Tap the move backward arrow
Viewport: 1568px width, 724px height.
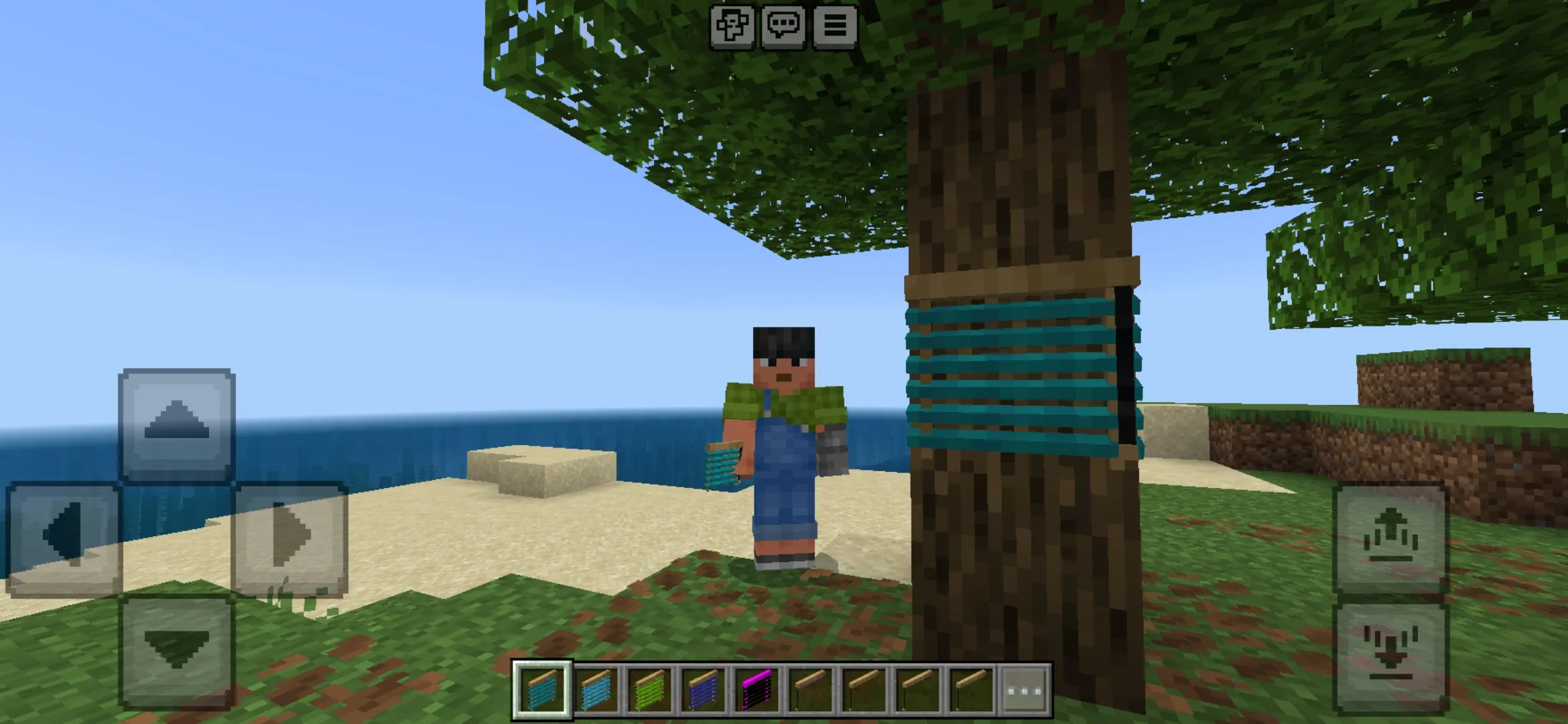pos(176,650)
